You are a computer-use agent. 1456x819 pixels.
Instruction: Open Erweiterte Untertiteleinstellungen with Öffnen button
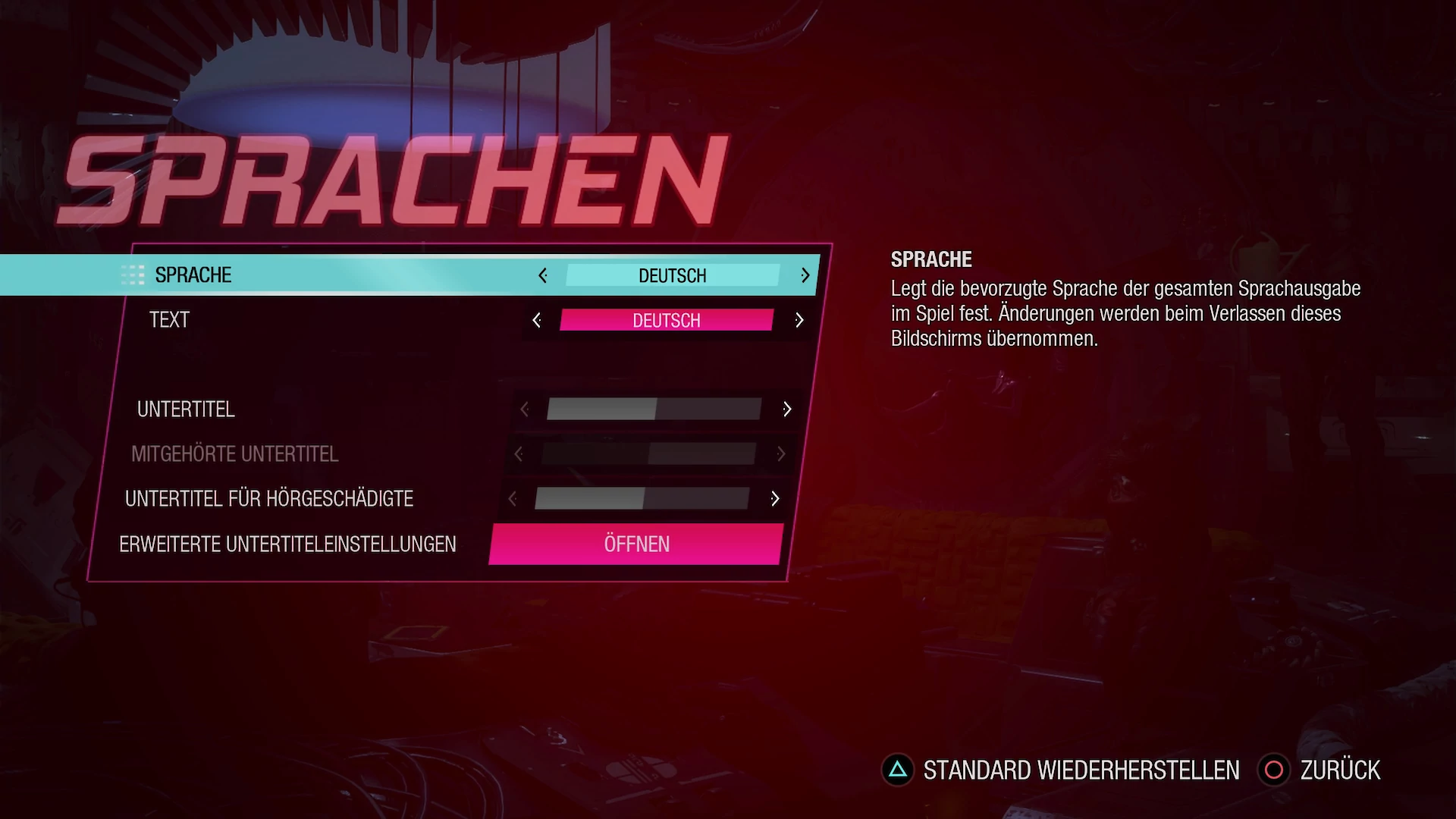pyautogui.click(x=636, y=544)
